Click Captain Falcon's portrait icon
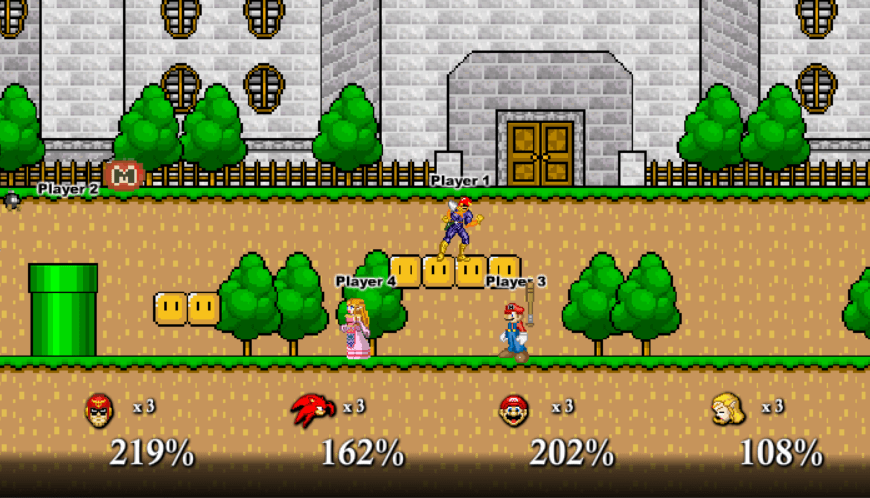Image resolution: width=870 pixels, height=498 pixels. (98, 409)
